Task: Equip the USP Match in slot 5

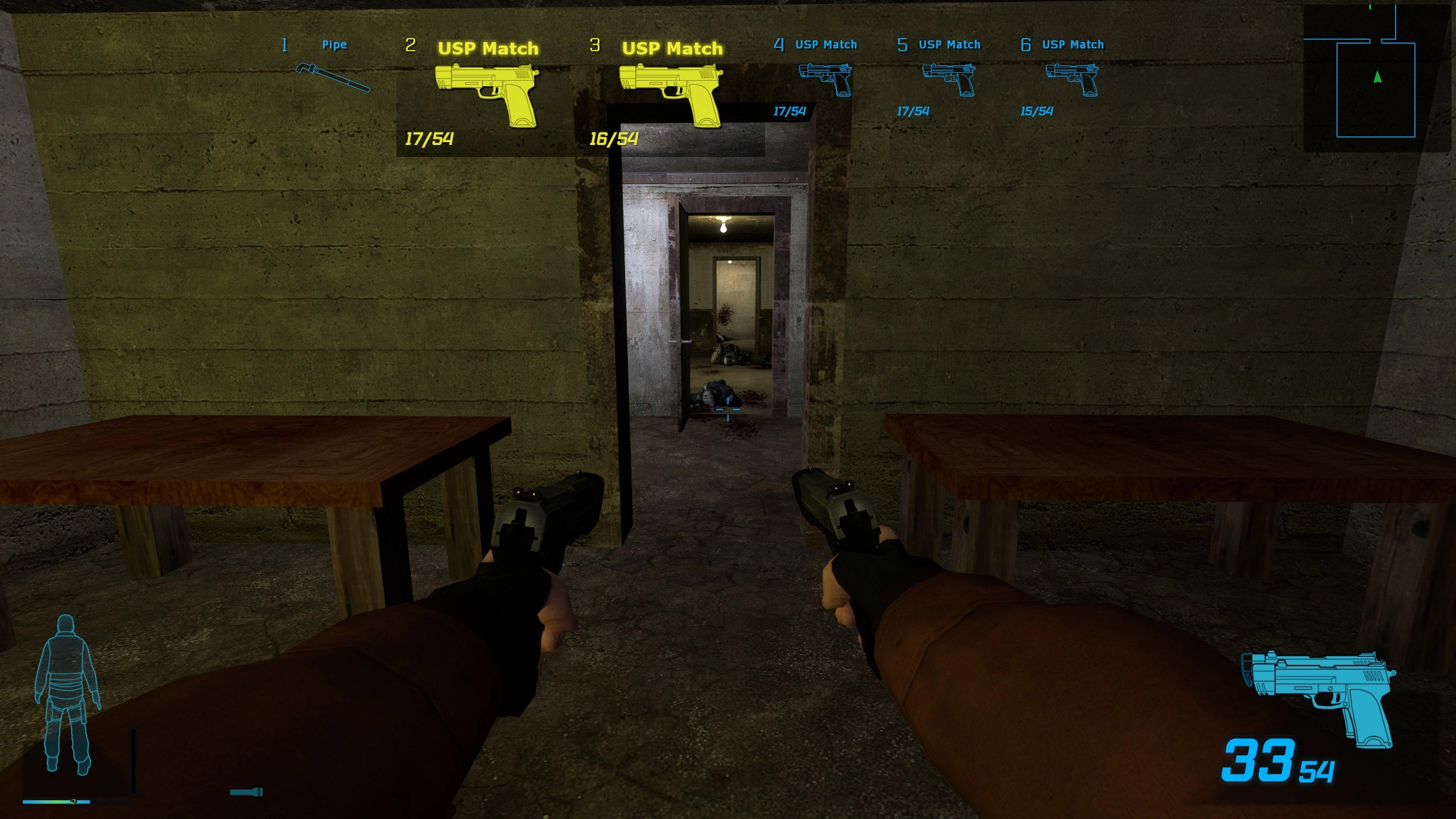Action: click(x=949, y=79)
